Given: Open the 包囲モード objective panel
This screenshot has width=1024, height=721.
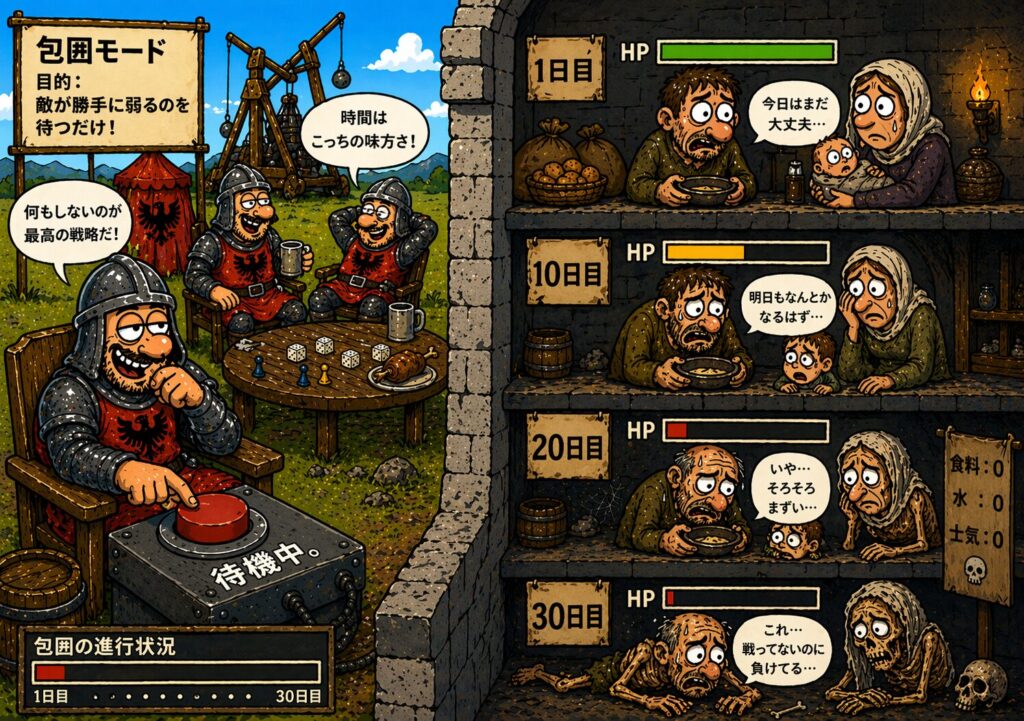Looking at the screenshot, I should click(107, 87).
